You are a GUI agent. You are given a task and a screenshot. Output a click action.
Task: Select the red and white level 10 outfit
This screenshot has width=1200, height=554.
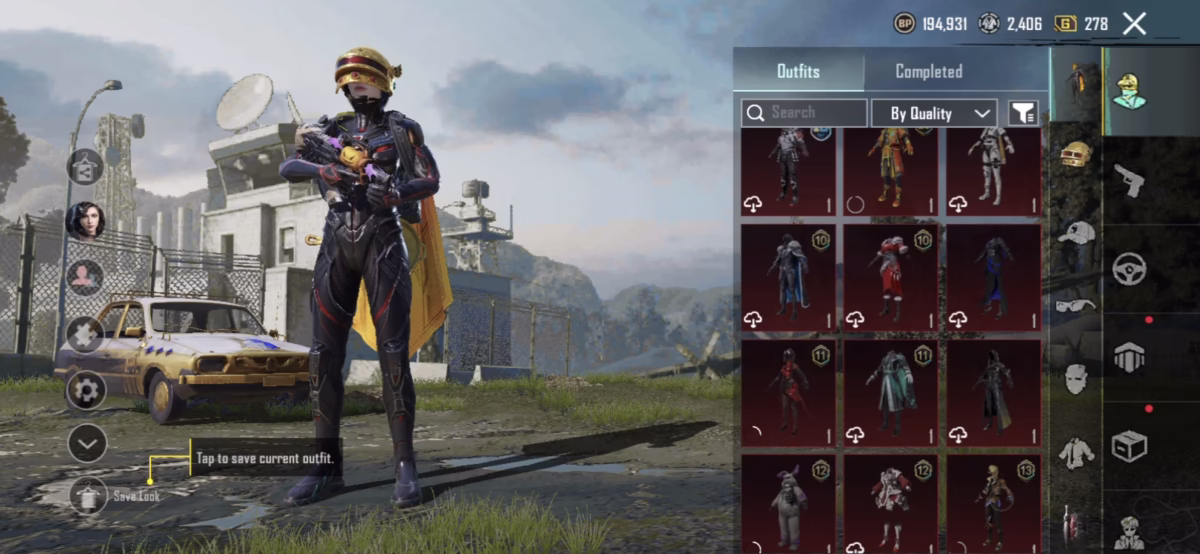click(x=890, y=277)
